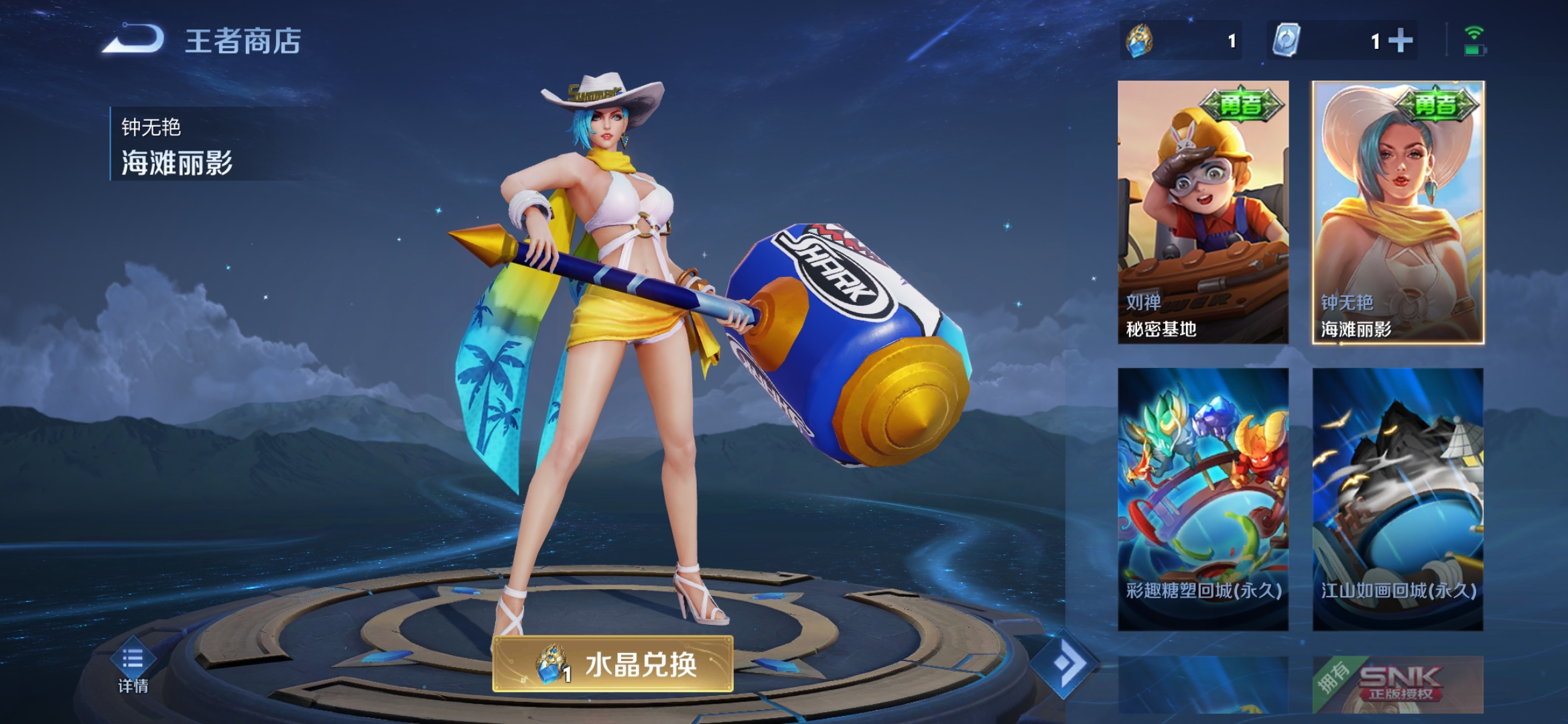Image resolution: width=1568 pixels, height=724 pixels.
Task: Go back using the return arrow
Action: coord(134,40)
